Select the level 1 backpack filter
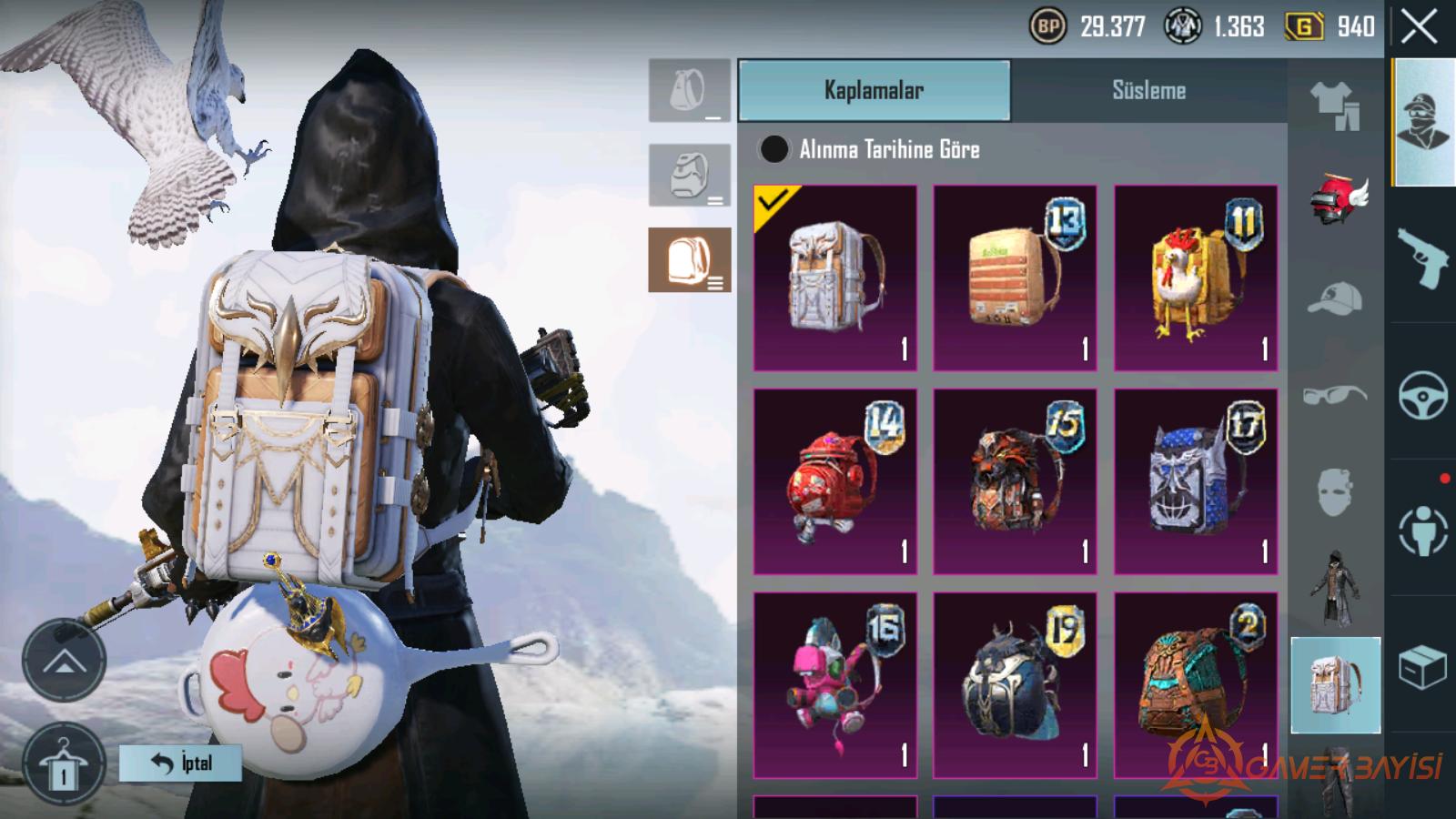The width and height of the screenshot is (1456, 819). (689, 91)
